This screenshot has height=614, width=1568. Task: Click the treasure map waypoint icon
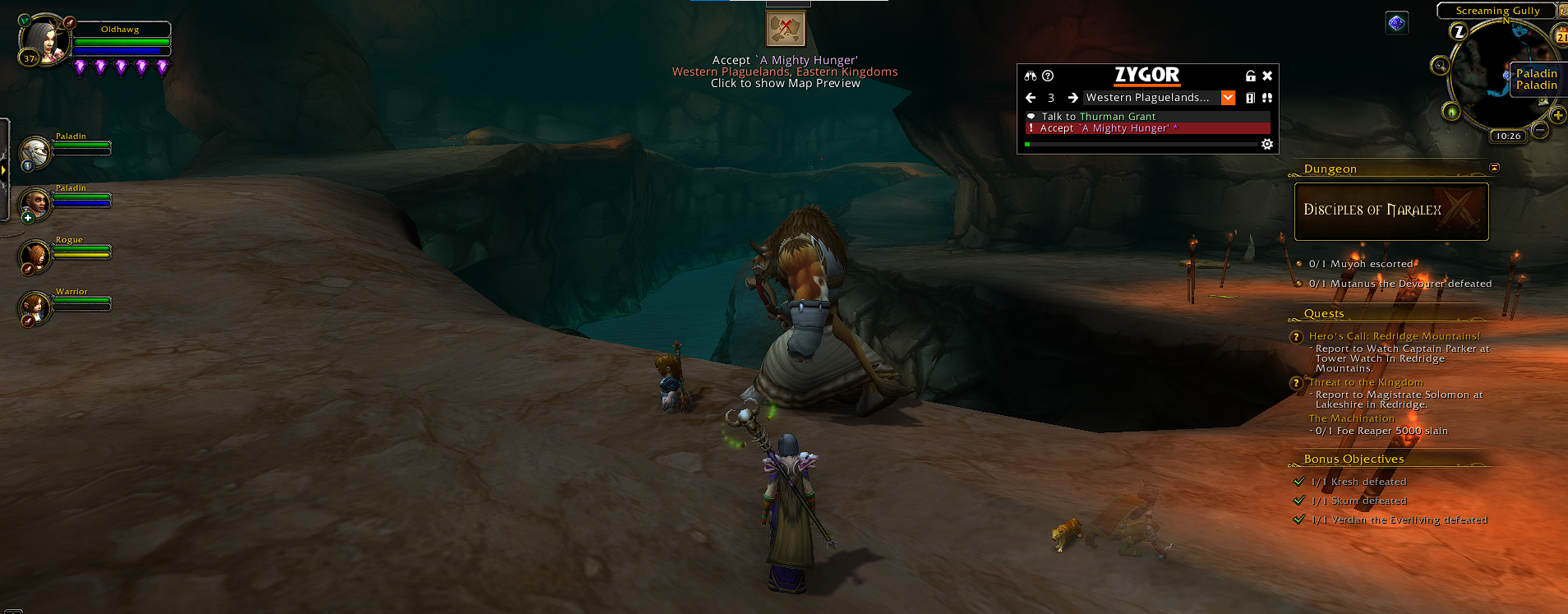[786, 29]
